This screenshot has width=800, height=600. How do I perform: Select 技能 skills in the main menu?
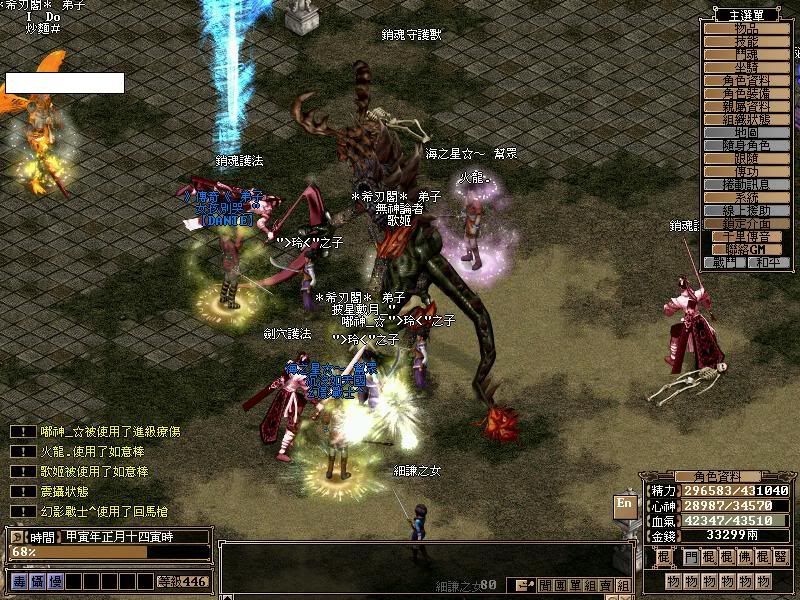746,42
